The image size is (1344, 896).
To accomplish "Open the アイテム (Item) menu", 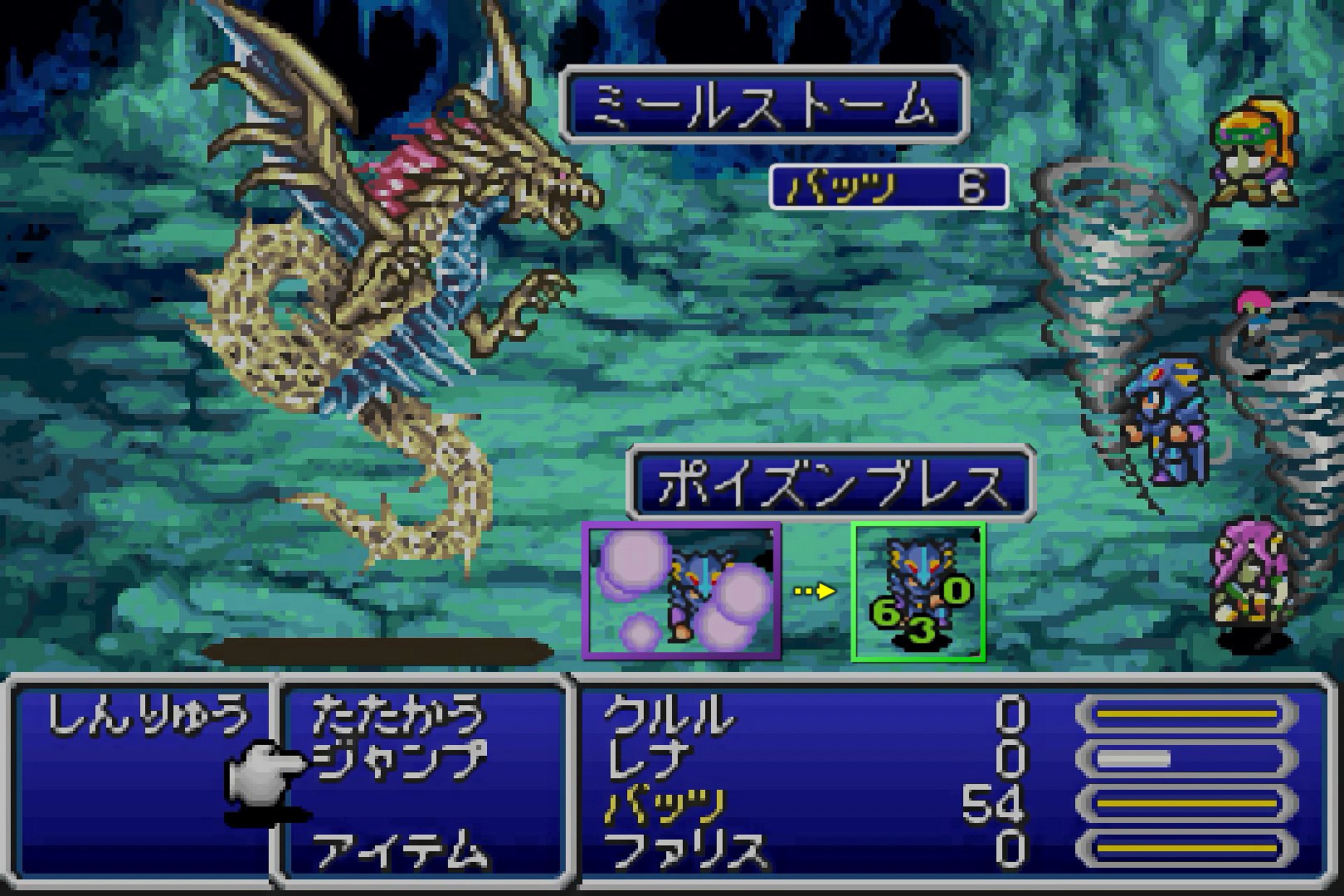I will tap(397, 850).
